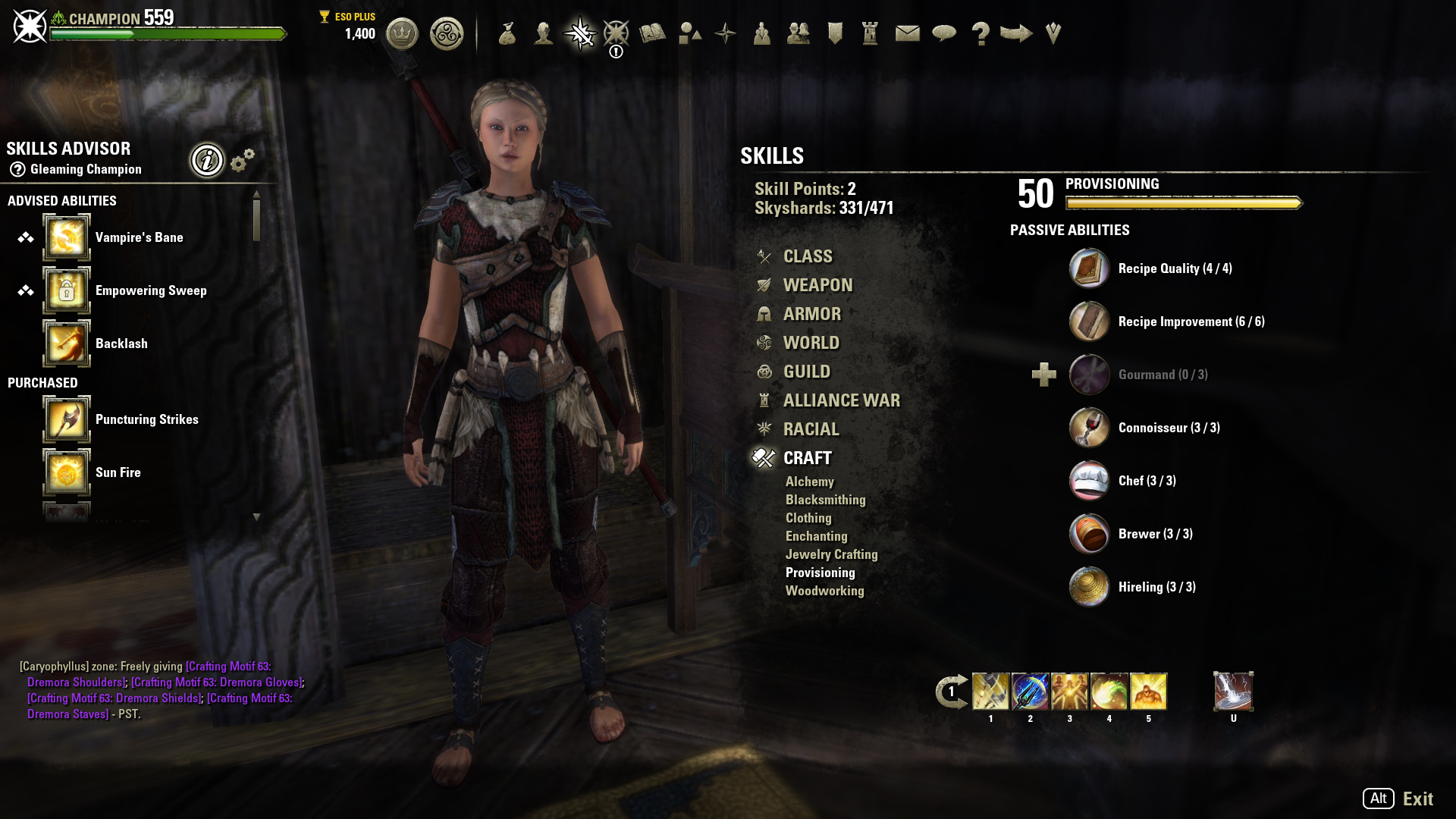Expand the Weapon skill category
Image resolution: width=1456 pixels, height=819 pixels.
coord(817,285)
